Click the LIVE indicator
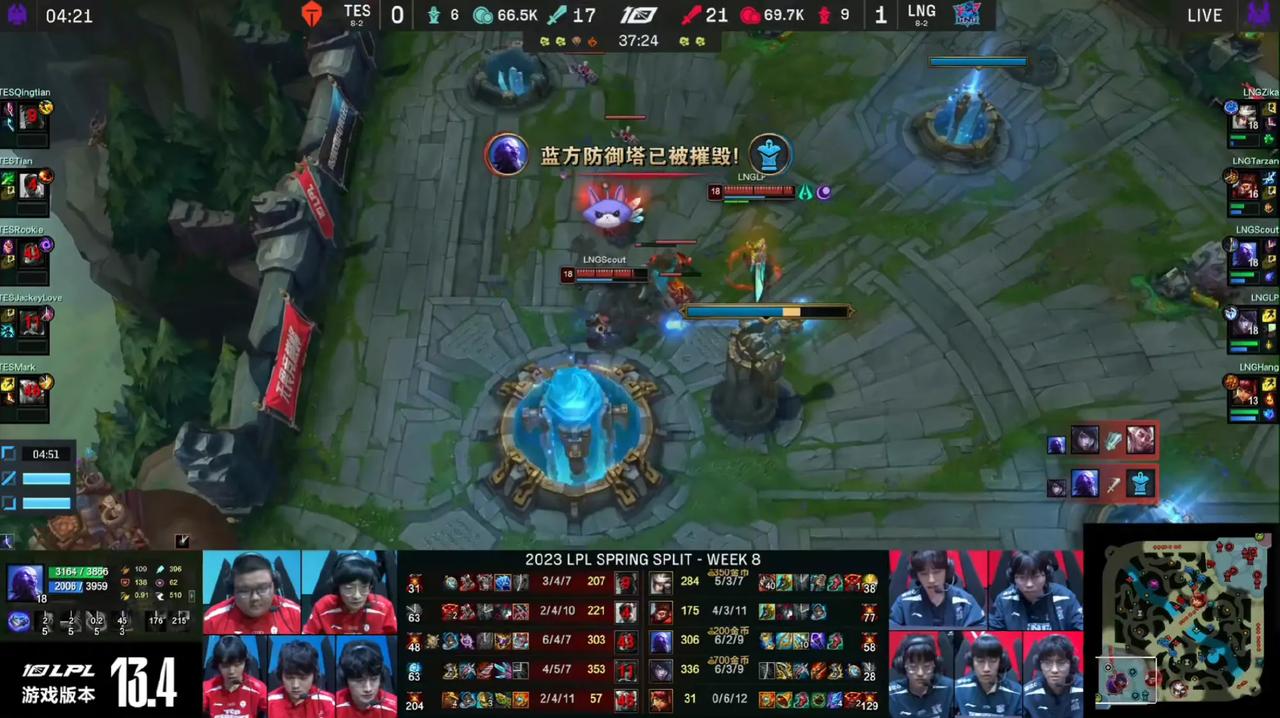 [x=1204, y=15]
